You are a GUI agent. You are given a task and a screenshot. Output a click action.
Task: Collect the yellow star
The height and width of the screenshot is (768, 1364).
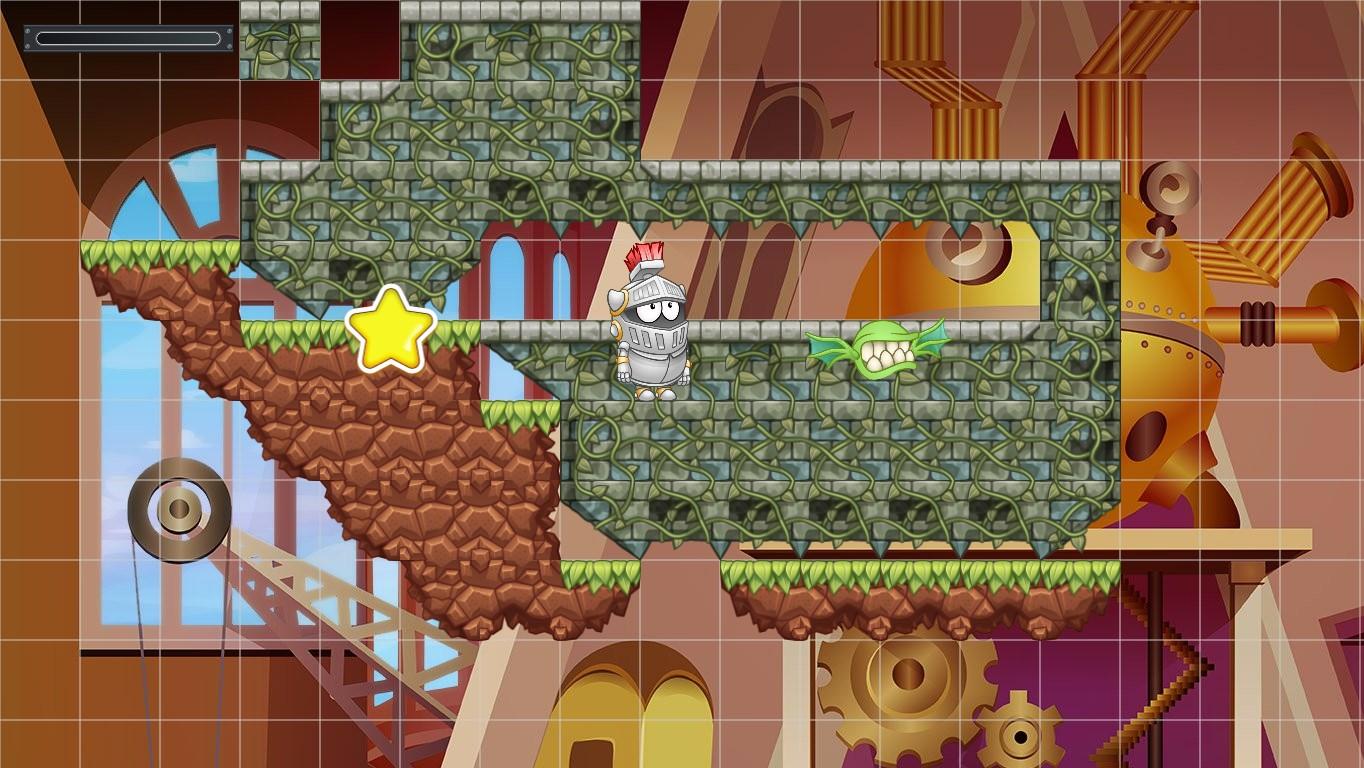(x=392, y=330)
